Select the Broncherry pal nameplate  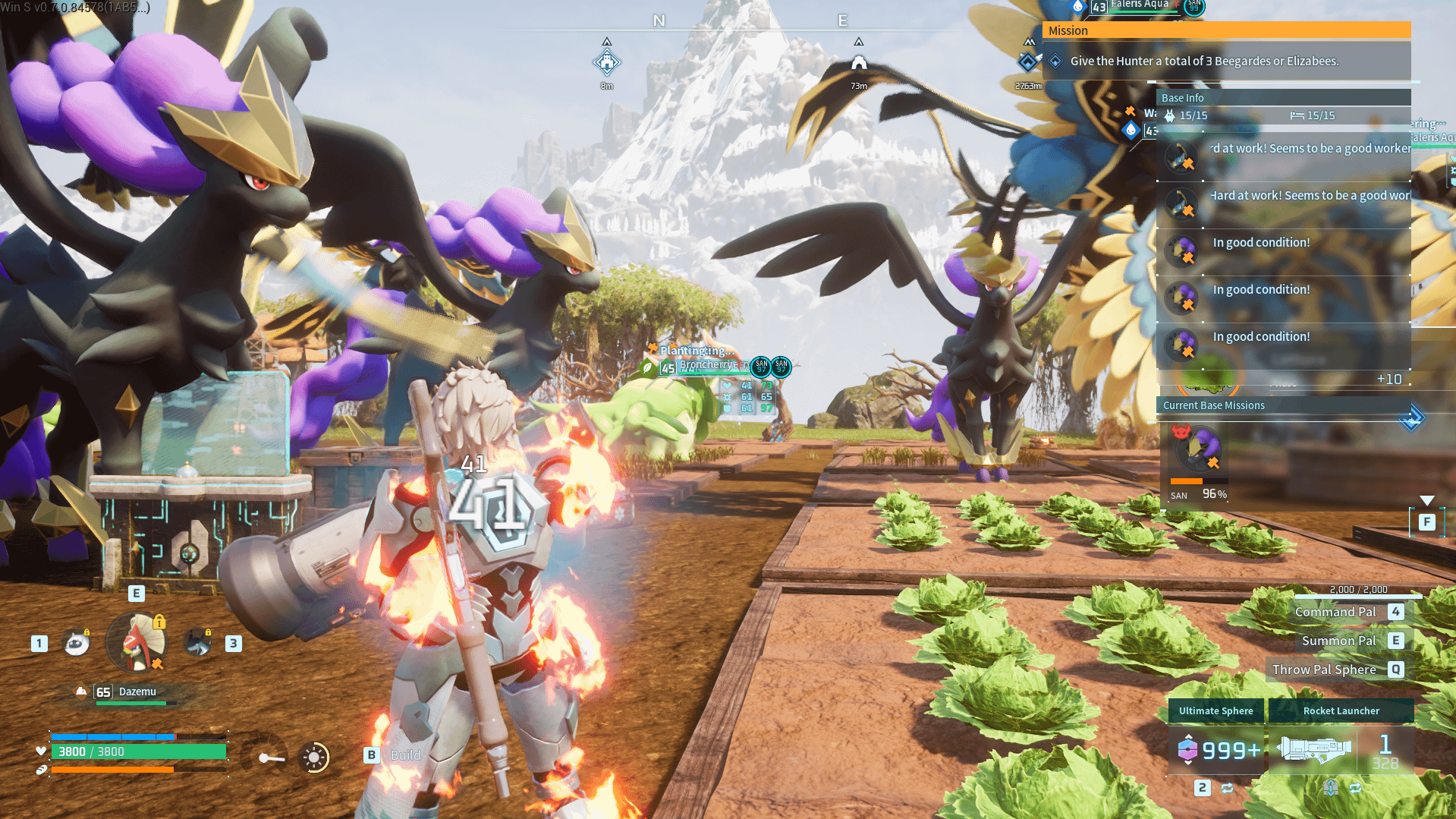click(x=707, y=365)
